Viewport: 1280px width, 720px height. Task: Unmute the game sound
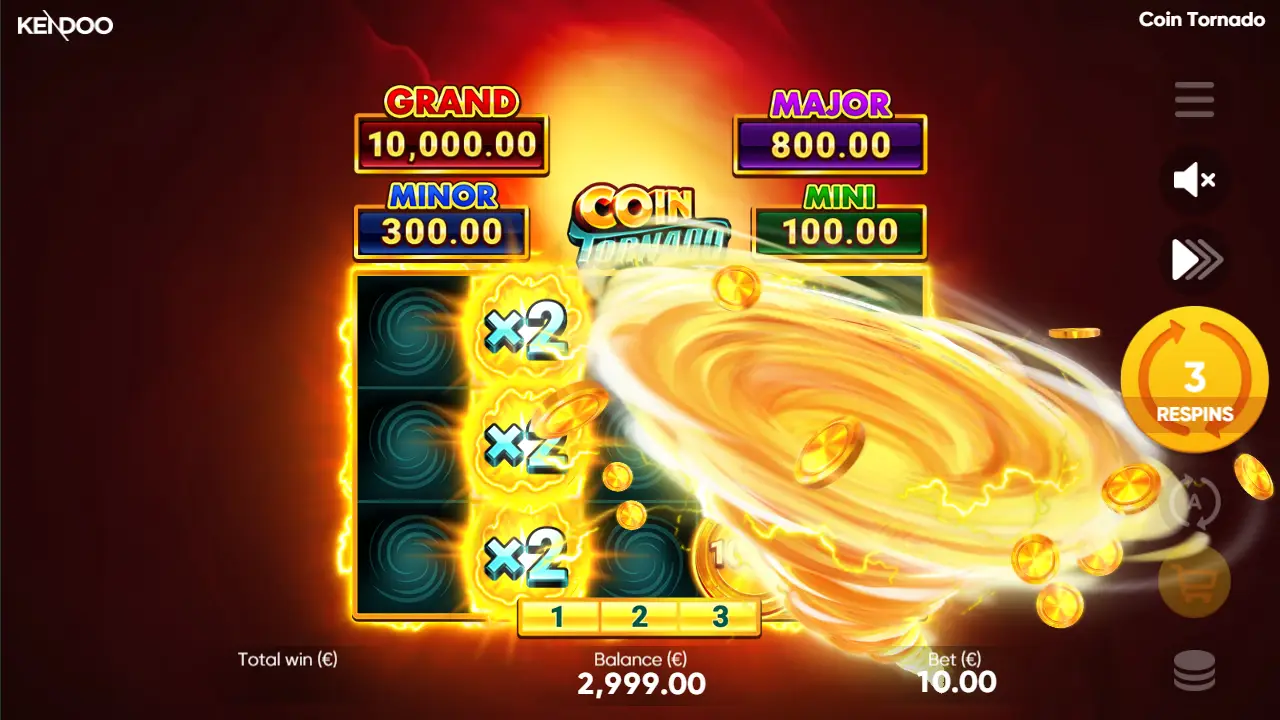[1191, 180]
